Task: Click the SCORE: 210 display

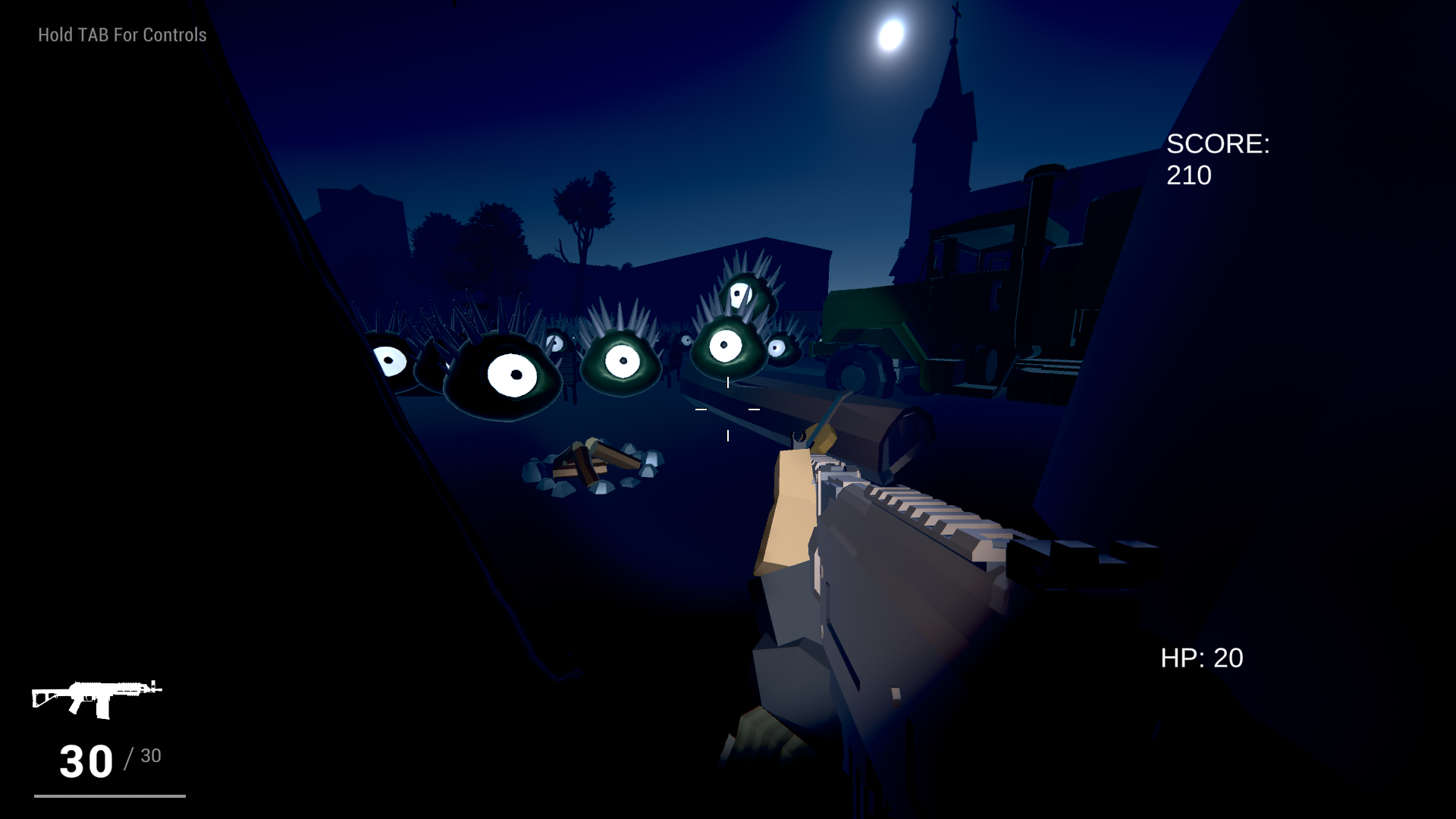Action: click(x=1217, y=159)
